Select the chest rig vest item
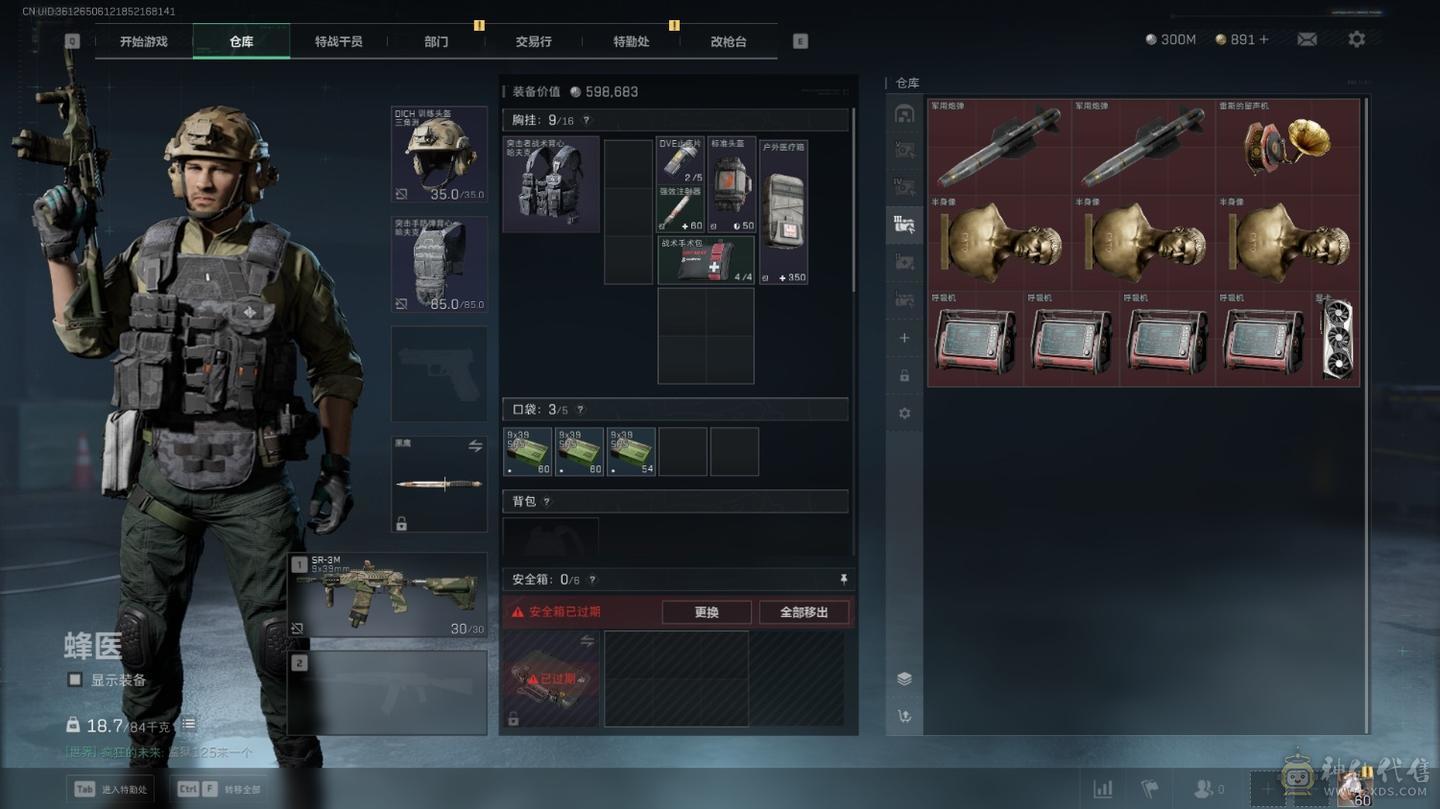The width and height of the screenshot is (1440, 809). 551,184
